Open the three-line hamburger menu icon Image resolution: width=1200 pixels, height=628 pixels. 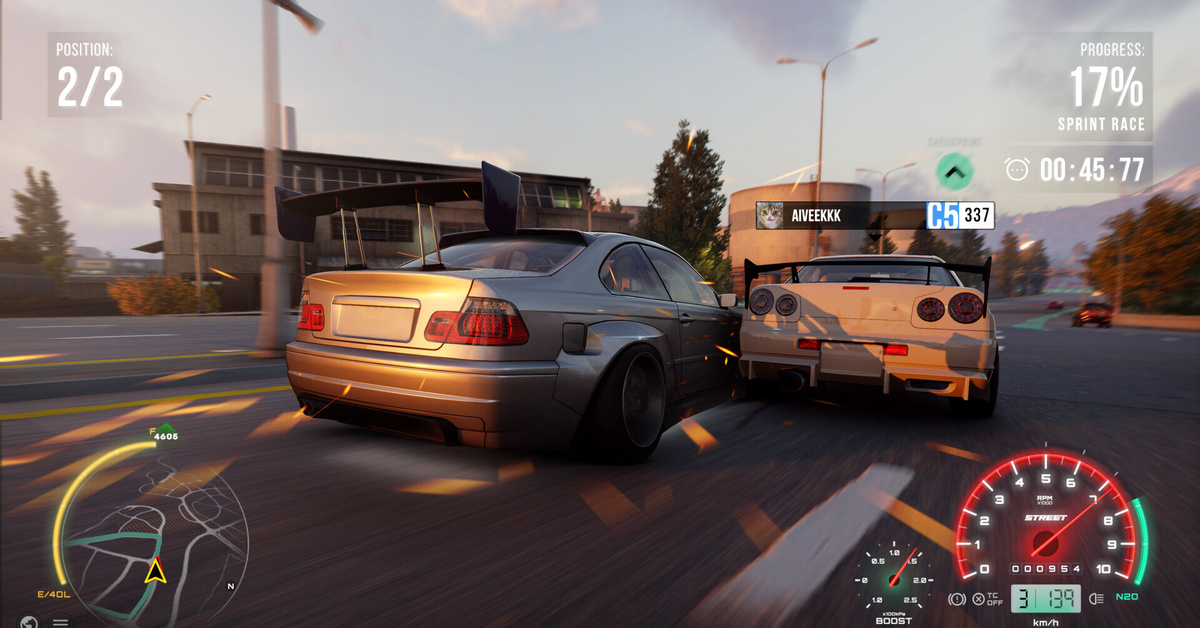pos(60,622)
